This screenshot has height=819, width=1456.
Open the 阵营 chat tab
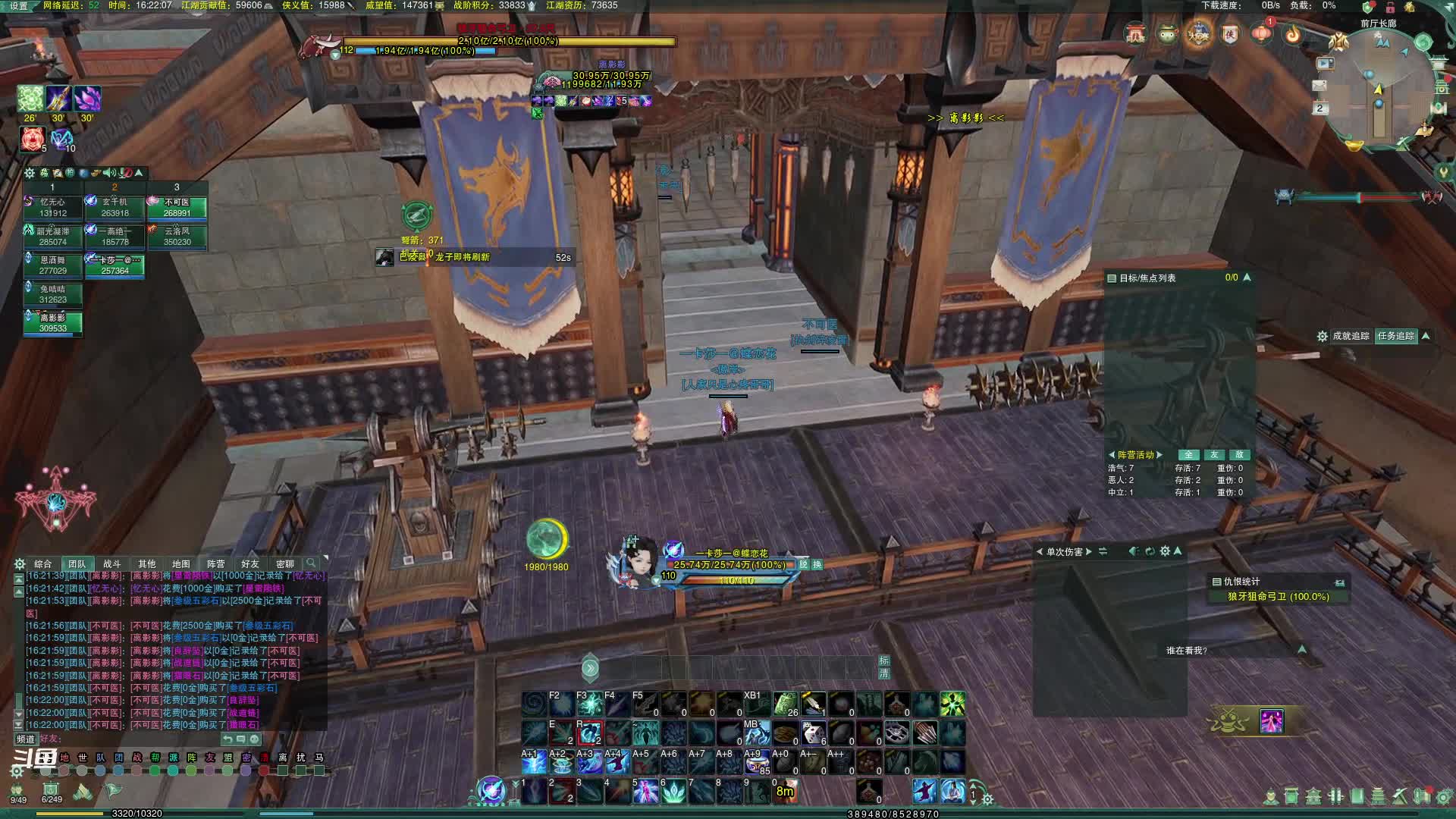click(215, 563)
